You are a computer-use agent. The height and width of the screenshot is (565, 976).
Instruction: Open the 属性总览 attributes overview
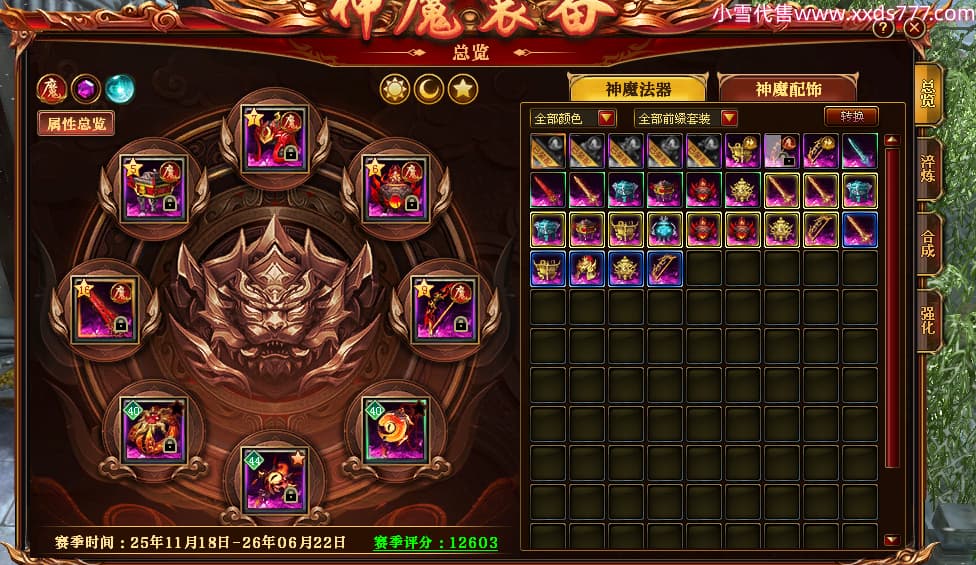[x=75, y=124]
